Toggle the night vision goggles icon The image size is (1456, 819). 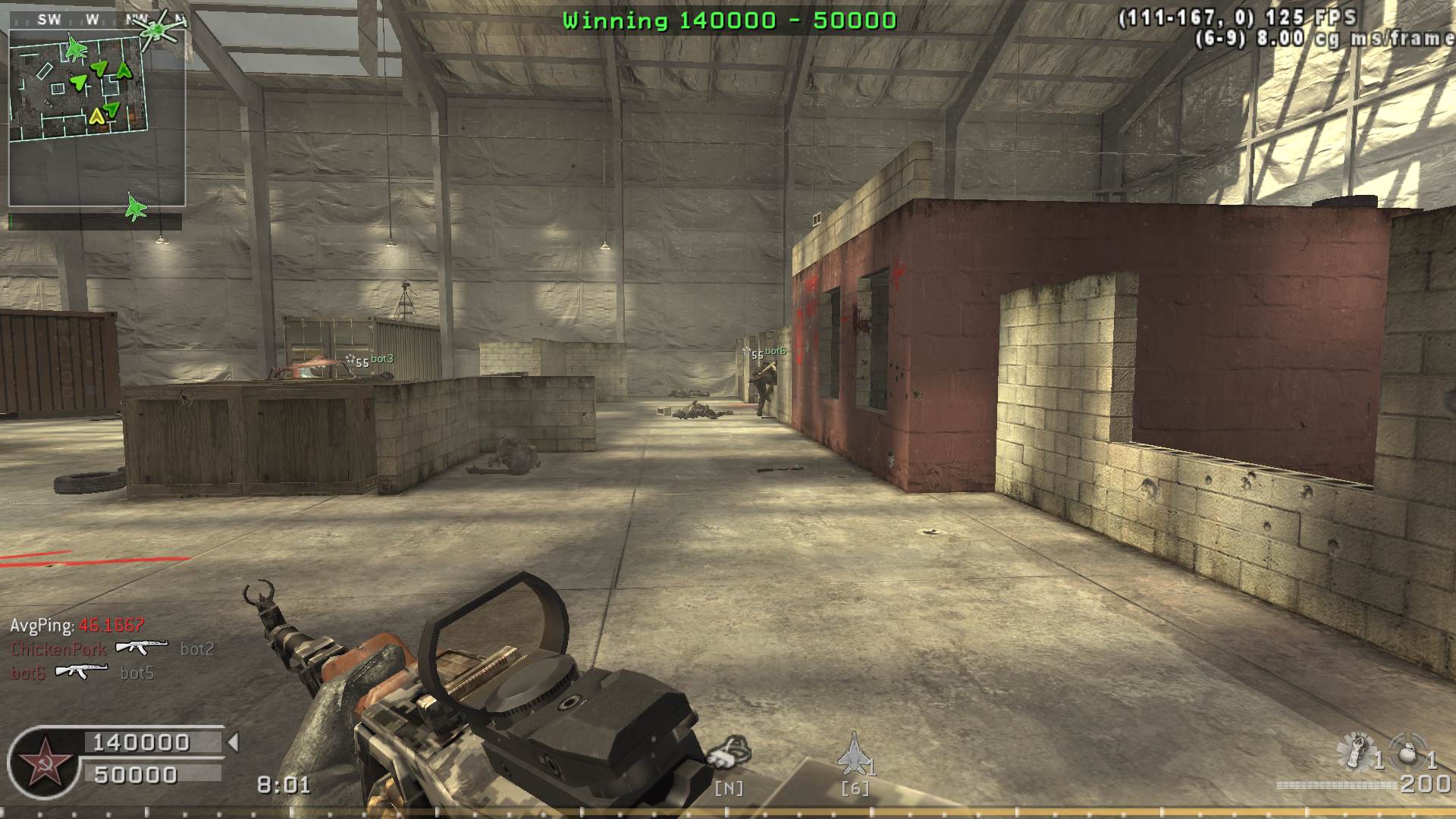[x=729, y=752]
